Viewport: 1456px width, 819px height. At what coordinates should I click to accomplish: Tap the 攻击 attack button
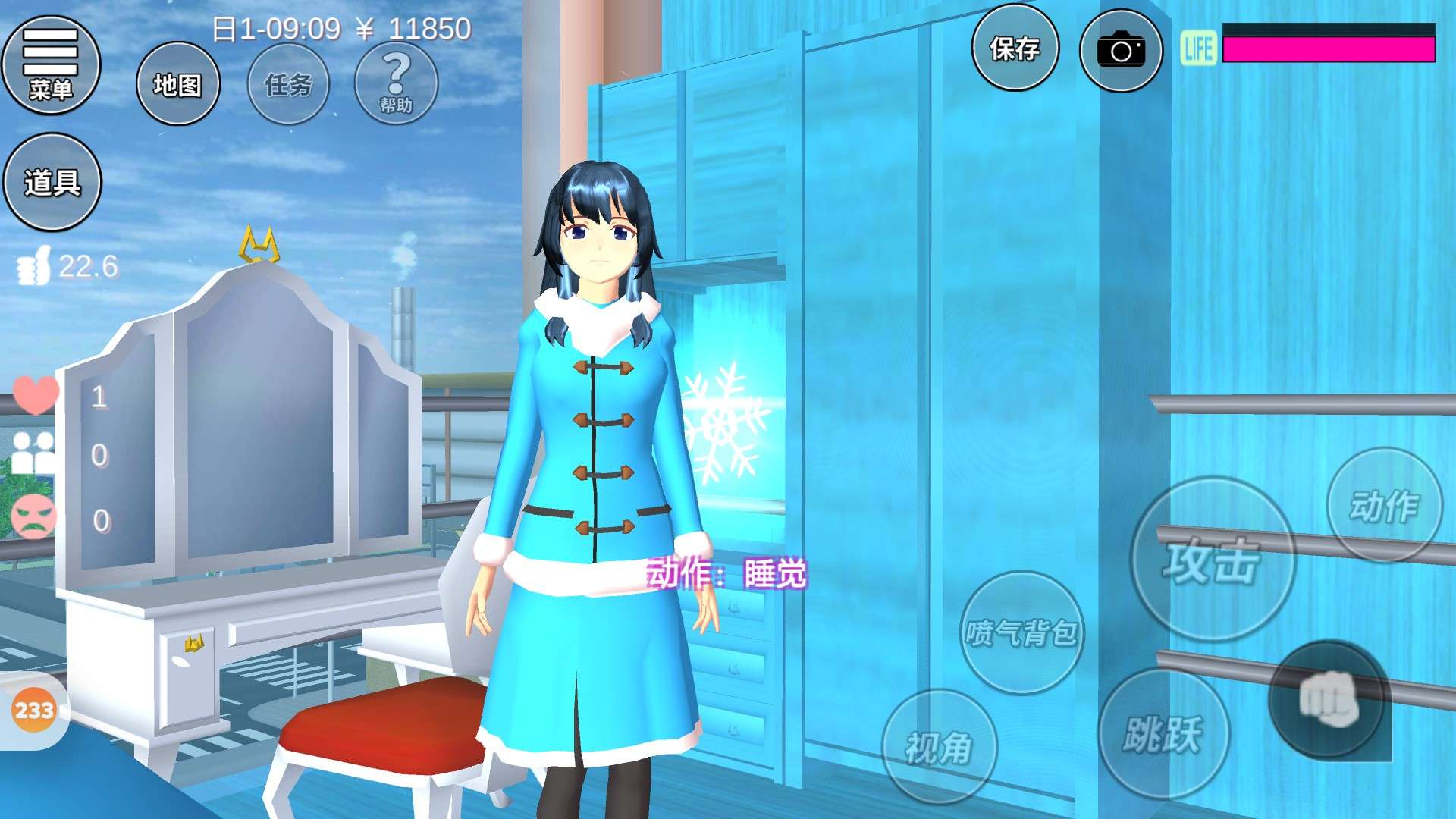pos(1212,560)
